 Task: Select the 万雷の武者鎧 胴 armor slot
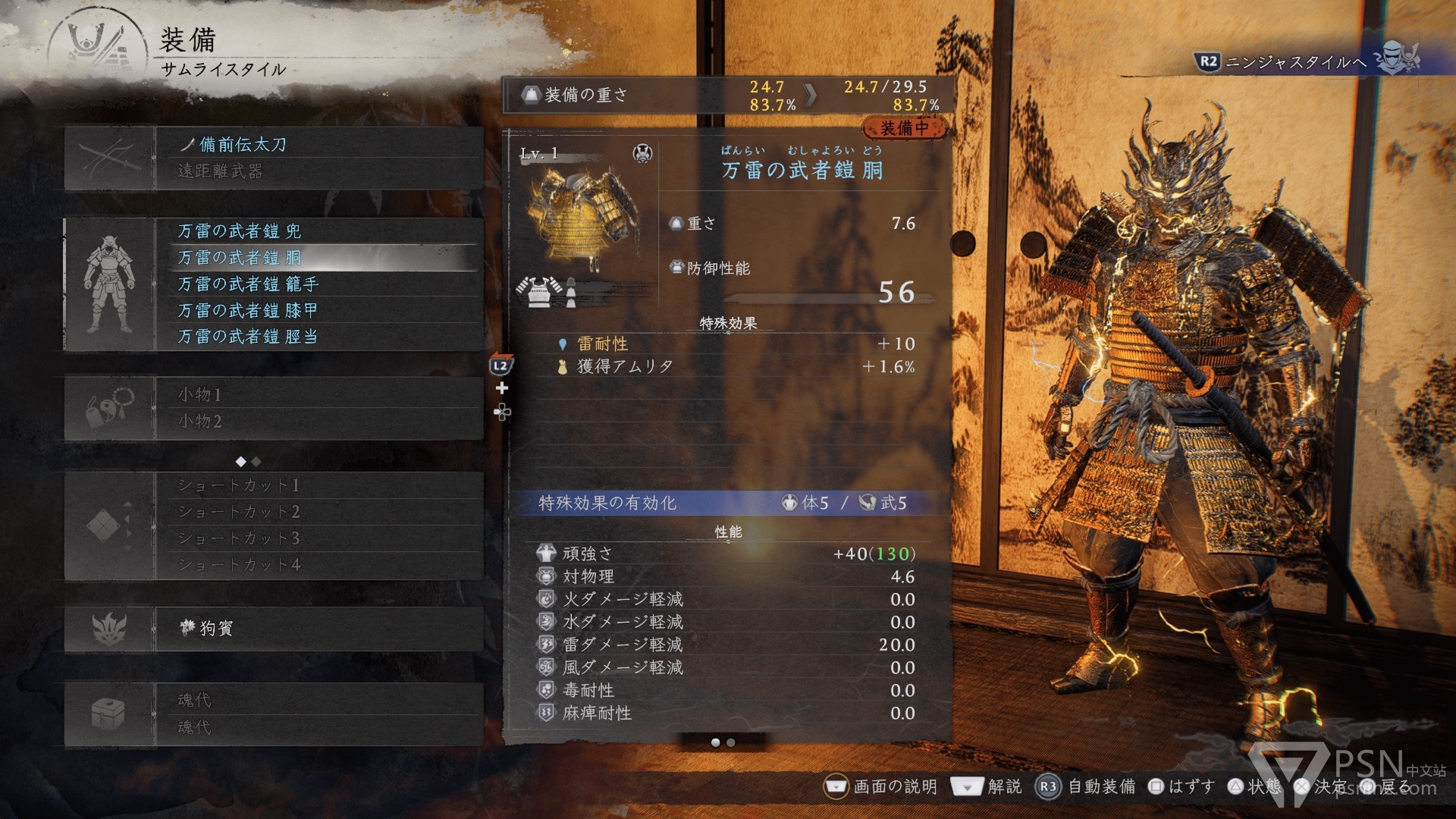coord(318,258)
